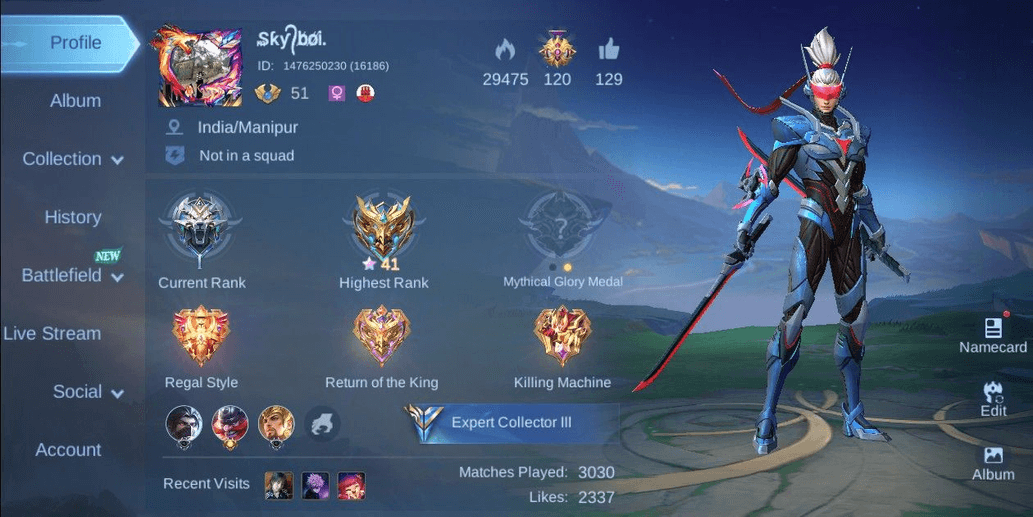Show the Return of the King badge
The image size is (1033, 517).
pyautogui.click(x=381, y=338)
